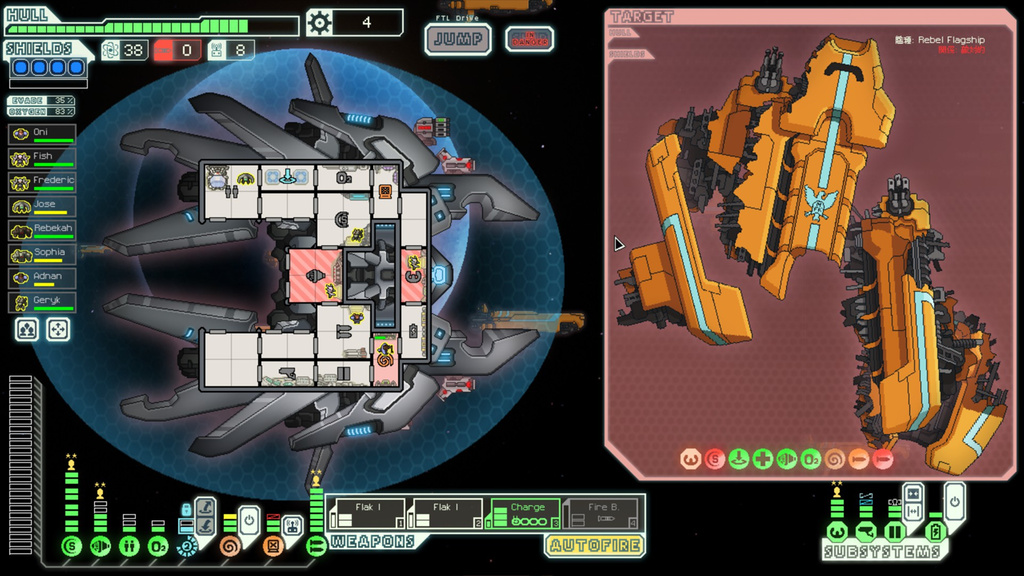Click the oxygen system icon

(x=157, y=546)
